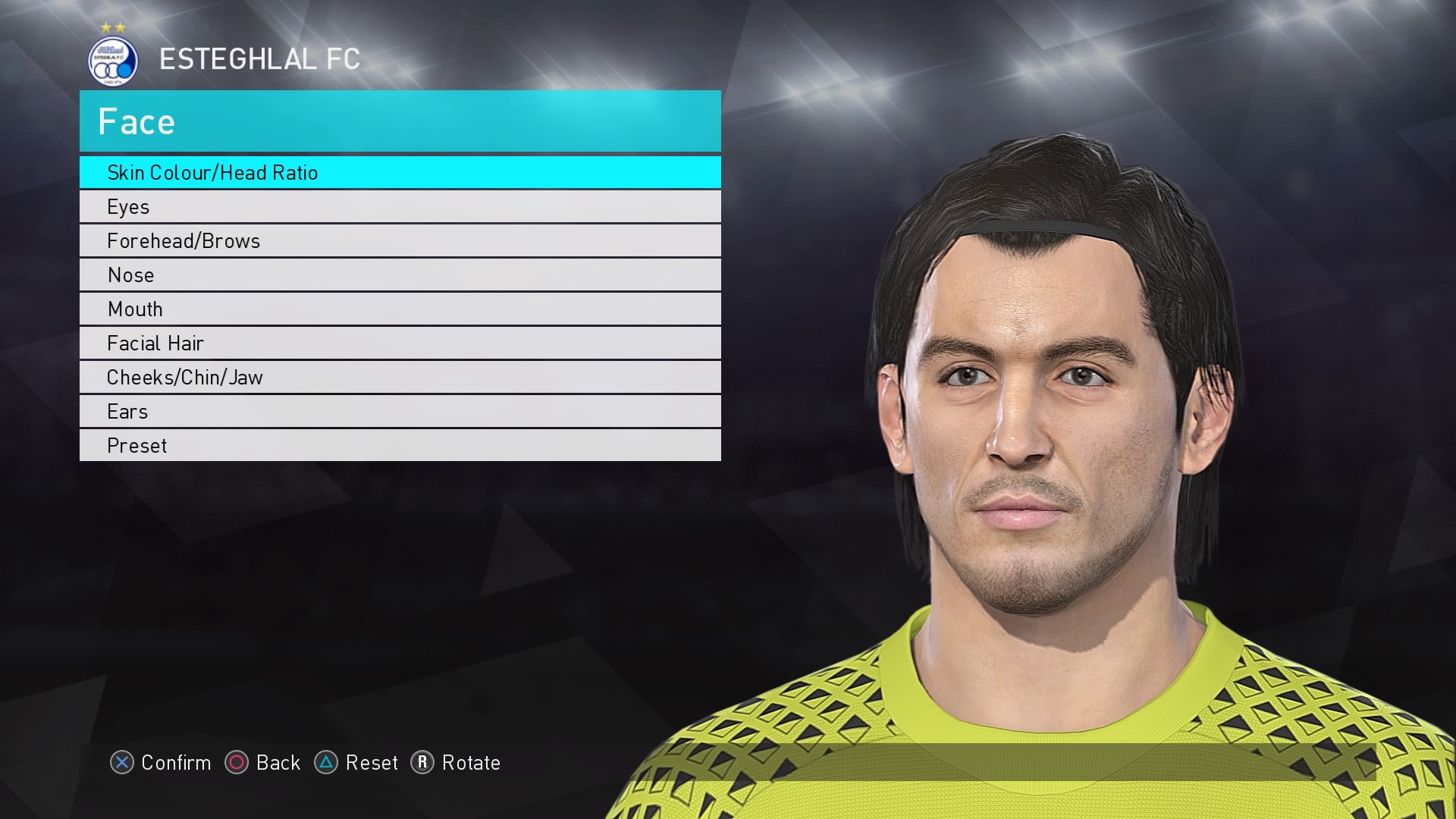The image size is (1456, 819).
Task: Open the Preset face list
Action: (400, 445)
